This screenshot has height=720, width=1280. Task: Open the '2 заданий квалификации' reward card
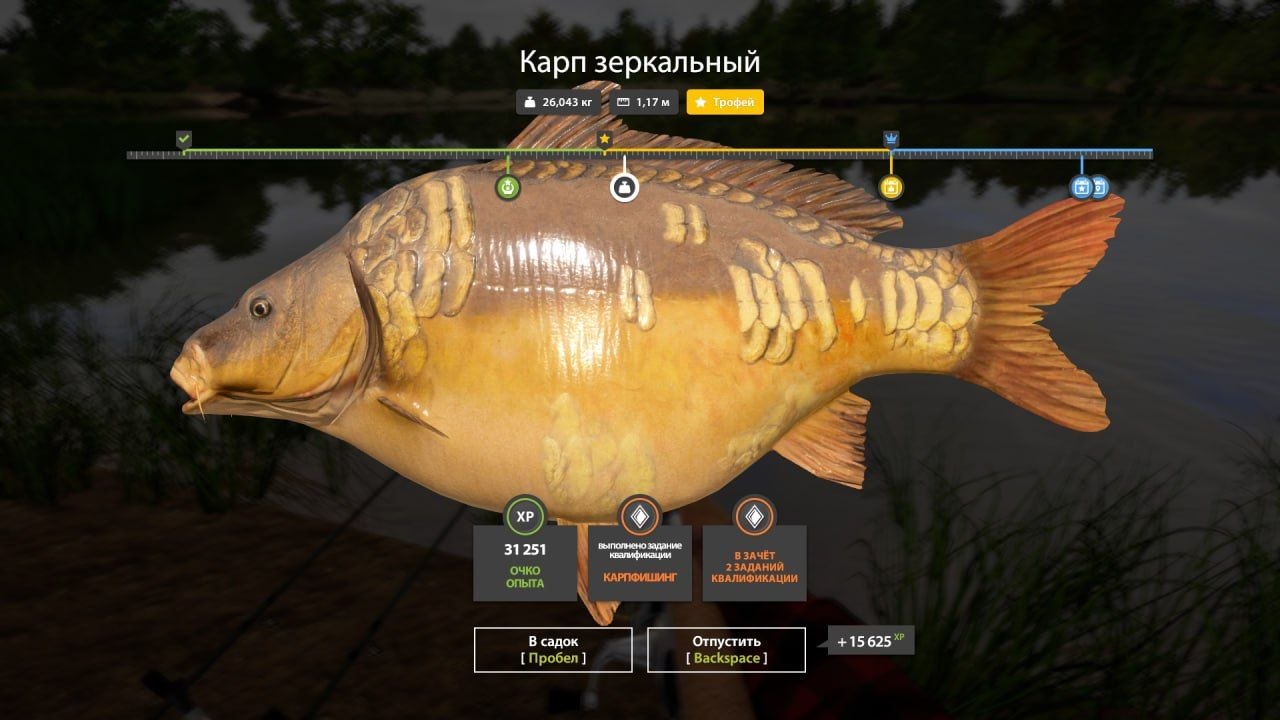click(x=754, y=550)
